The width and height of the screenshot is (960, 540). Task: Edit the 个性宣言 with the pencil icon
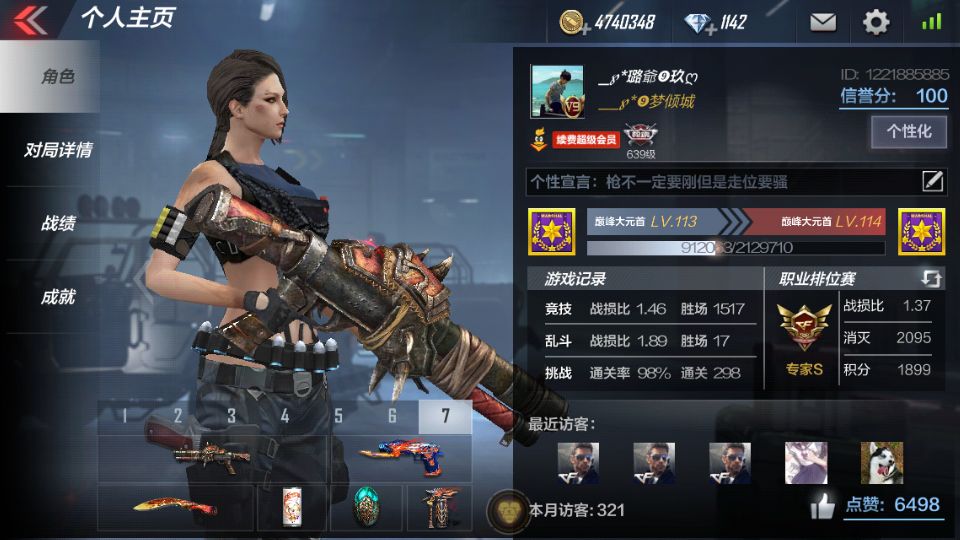932,181
